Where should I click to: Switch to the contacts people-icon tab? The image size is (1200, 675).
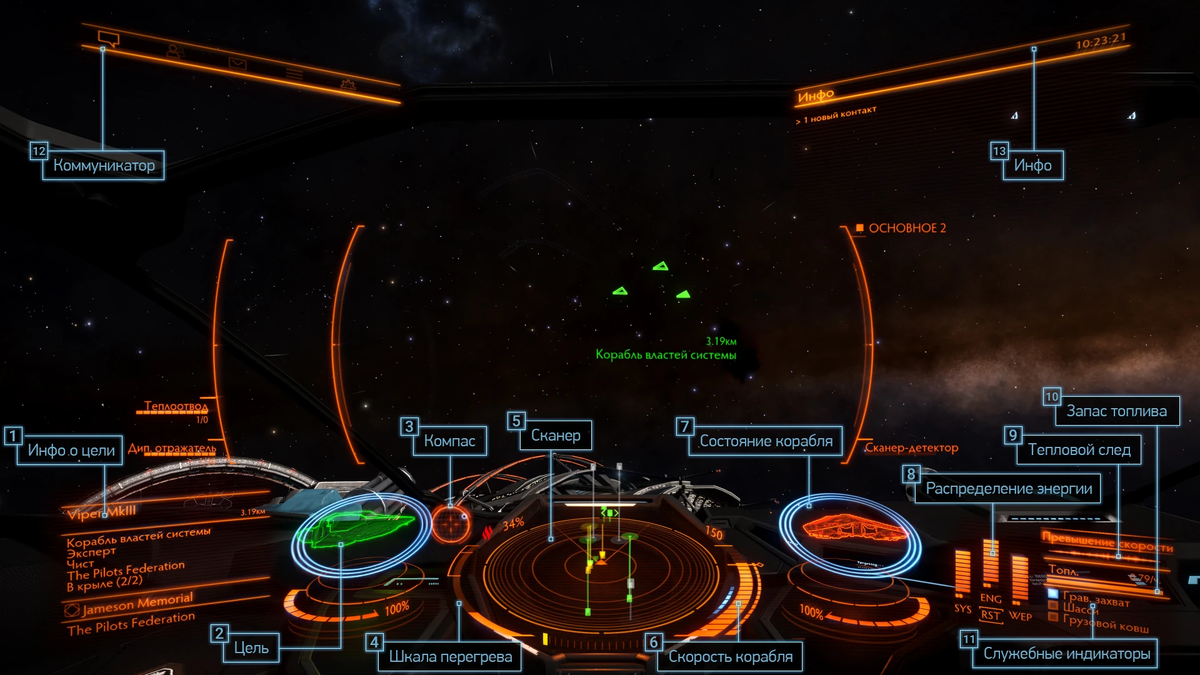coord(174,51)
